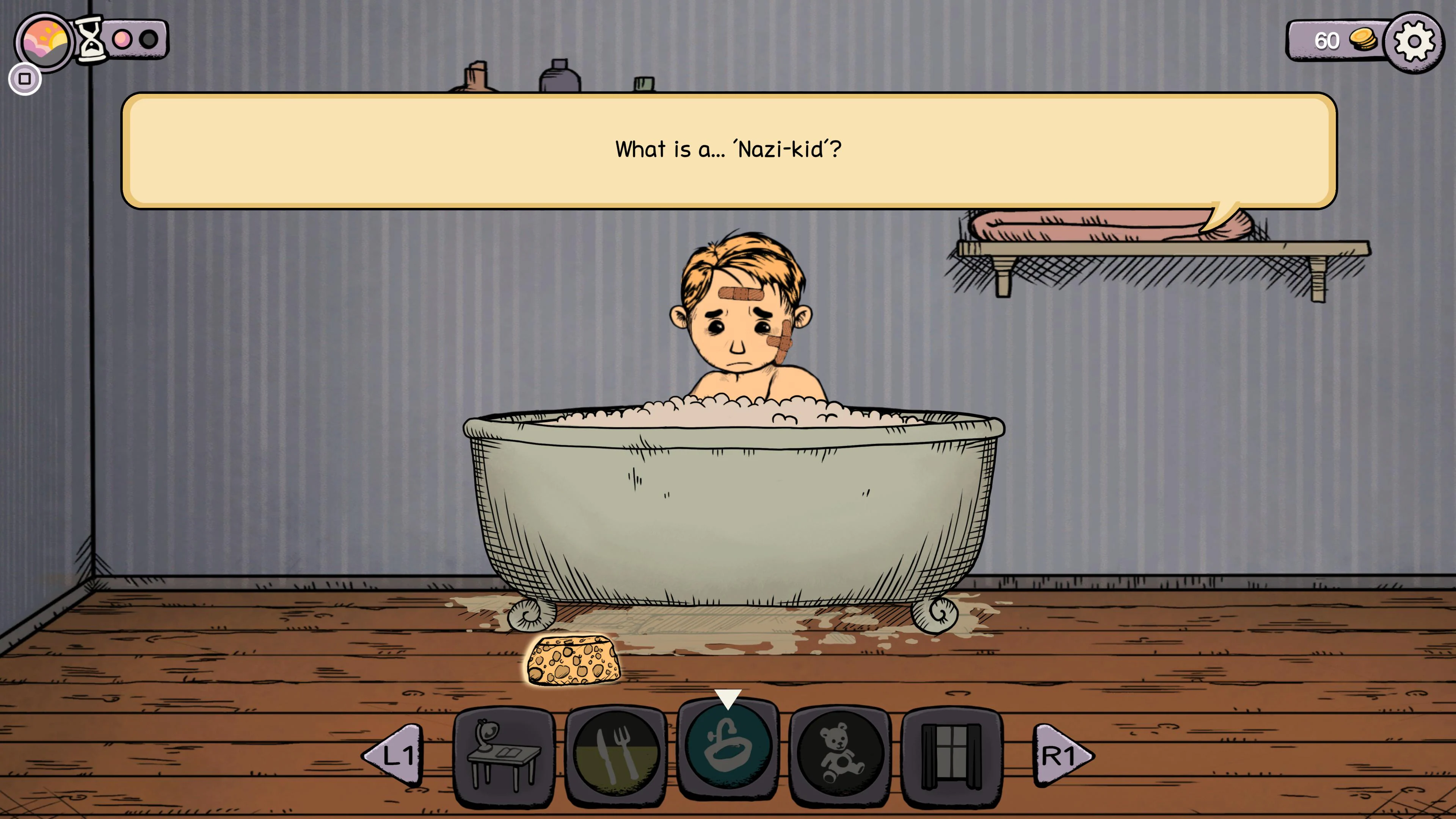Image resolution: width=1456 pixels, height=819 pixels.
Task: Click the sunset day-progress indicator
Action: pyautogui.click(x=44, y=41)
